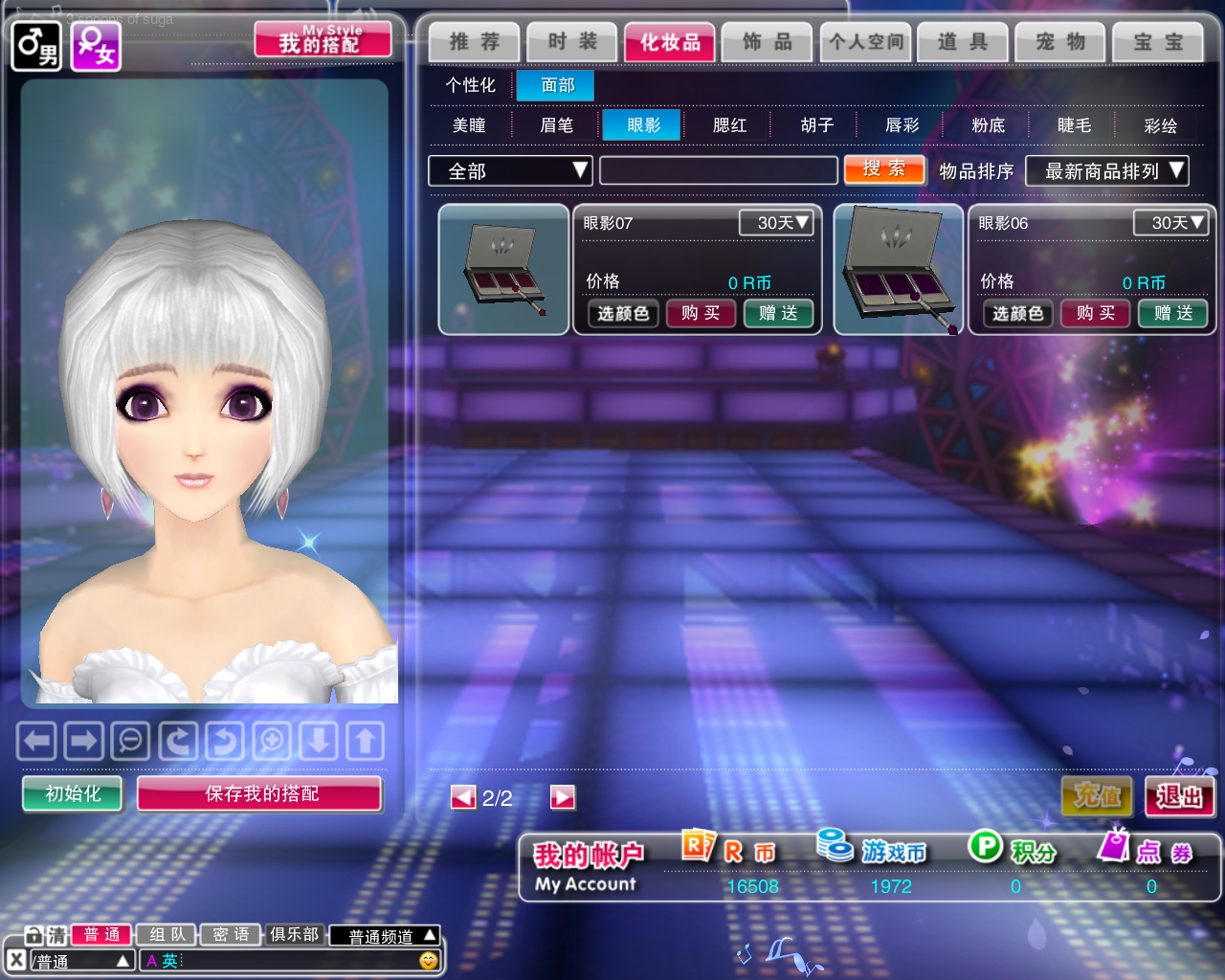Go to the previous shop page
The width and height of the screenshot is (1225, 980).
point(463,797)
